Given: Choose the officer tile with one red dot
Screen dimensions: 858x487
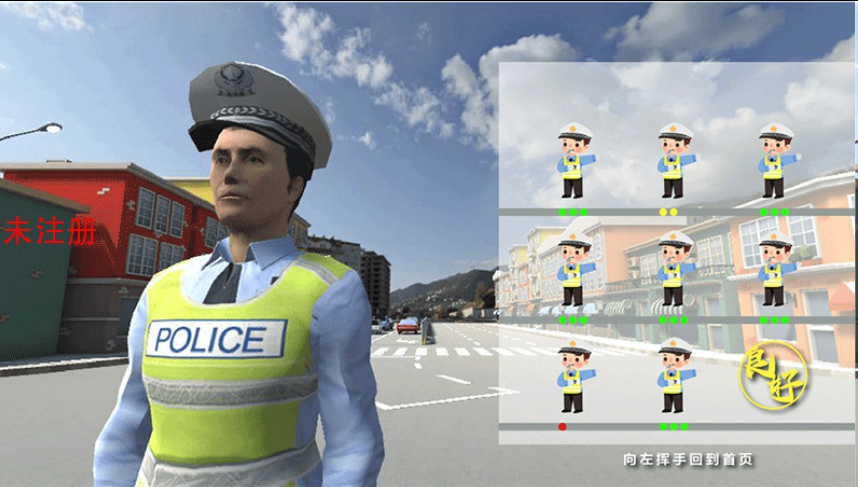Looking at the screenshot, I should click(x=573, y=378).
